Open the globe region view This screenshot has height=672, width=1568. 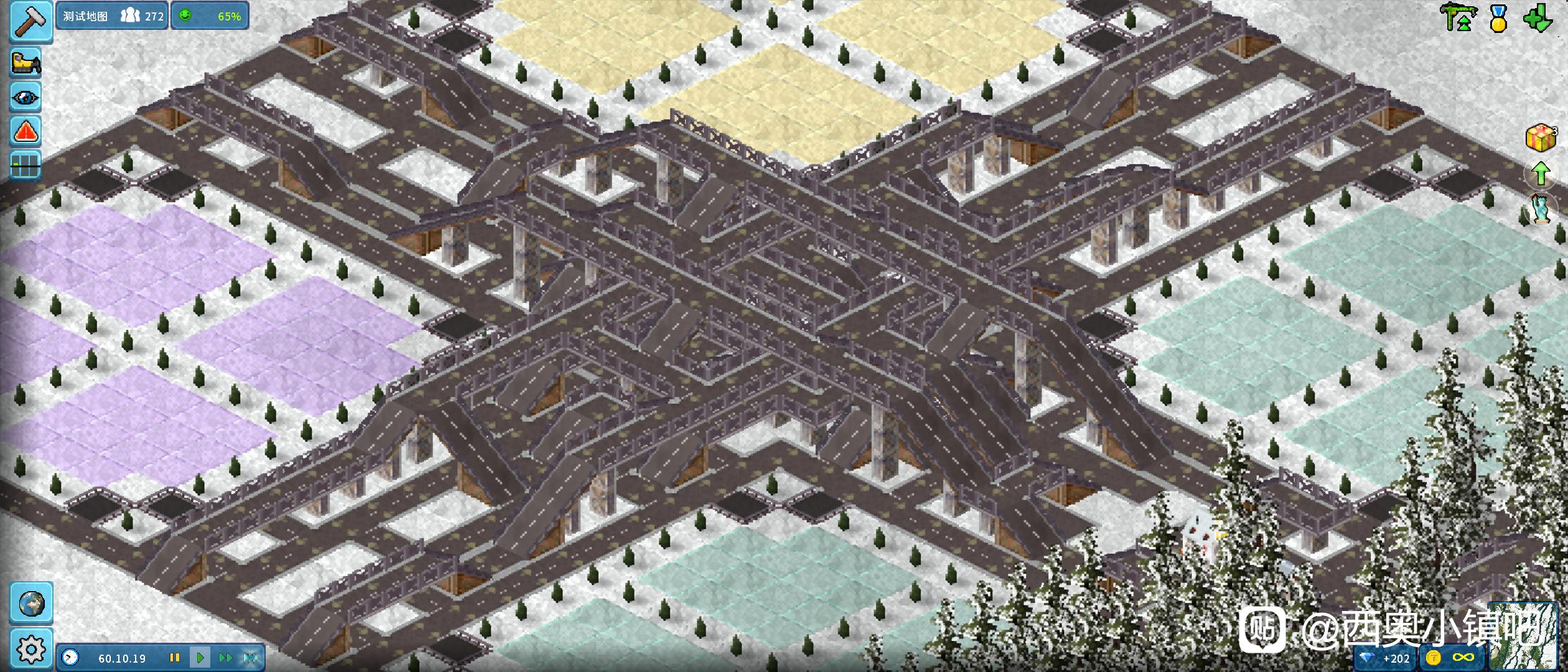click(x=31, y=603)
